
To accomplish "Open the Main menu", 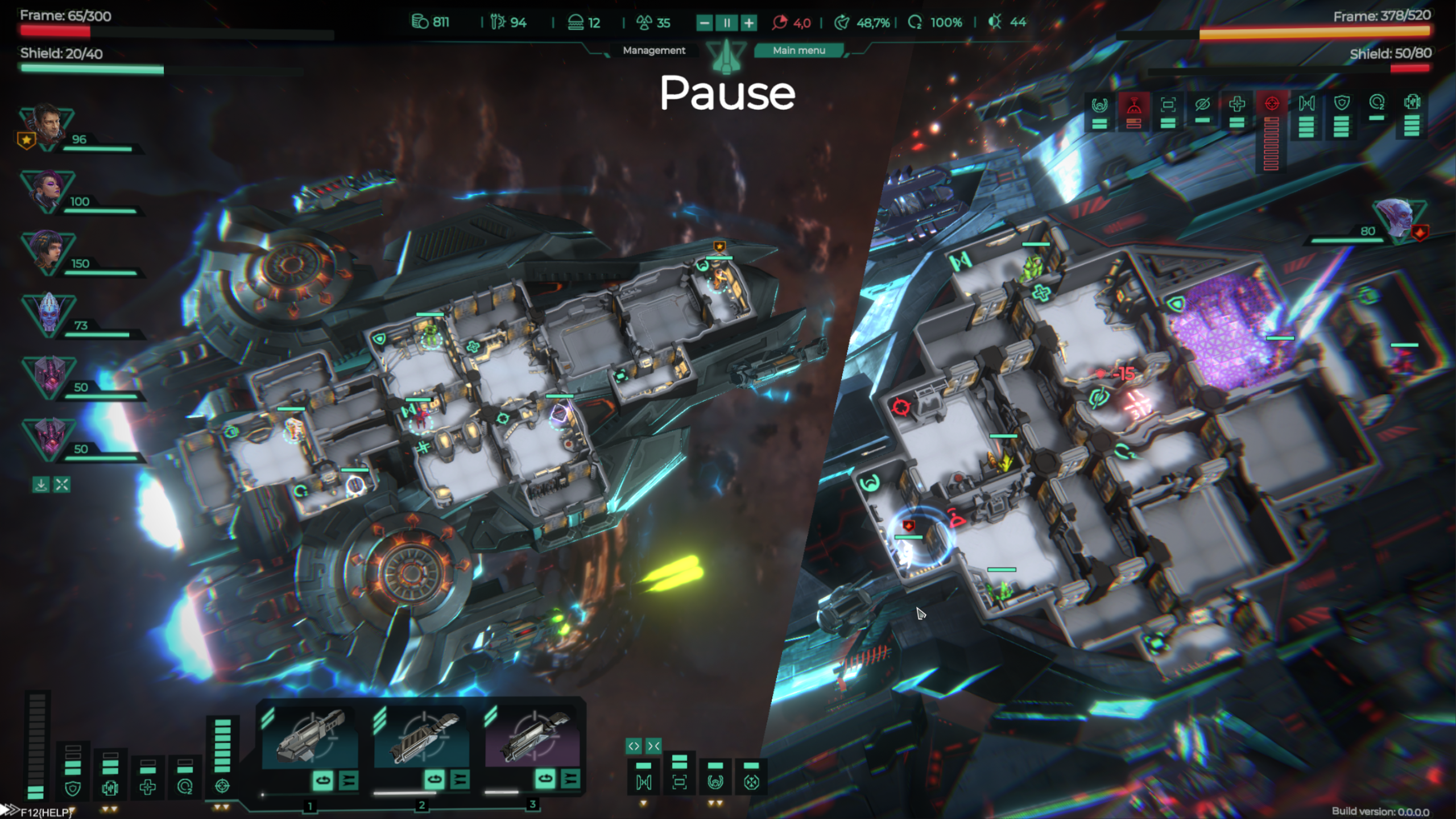I will [x=799, y=51].
